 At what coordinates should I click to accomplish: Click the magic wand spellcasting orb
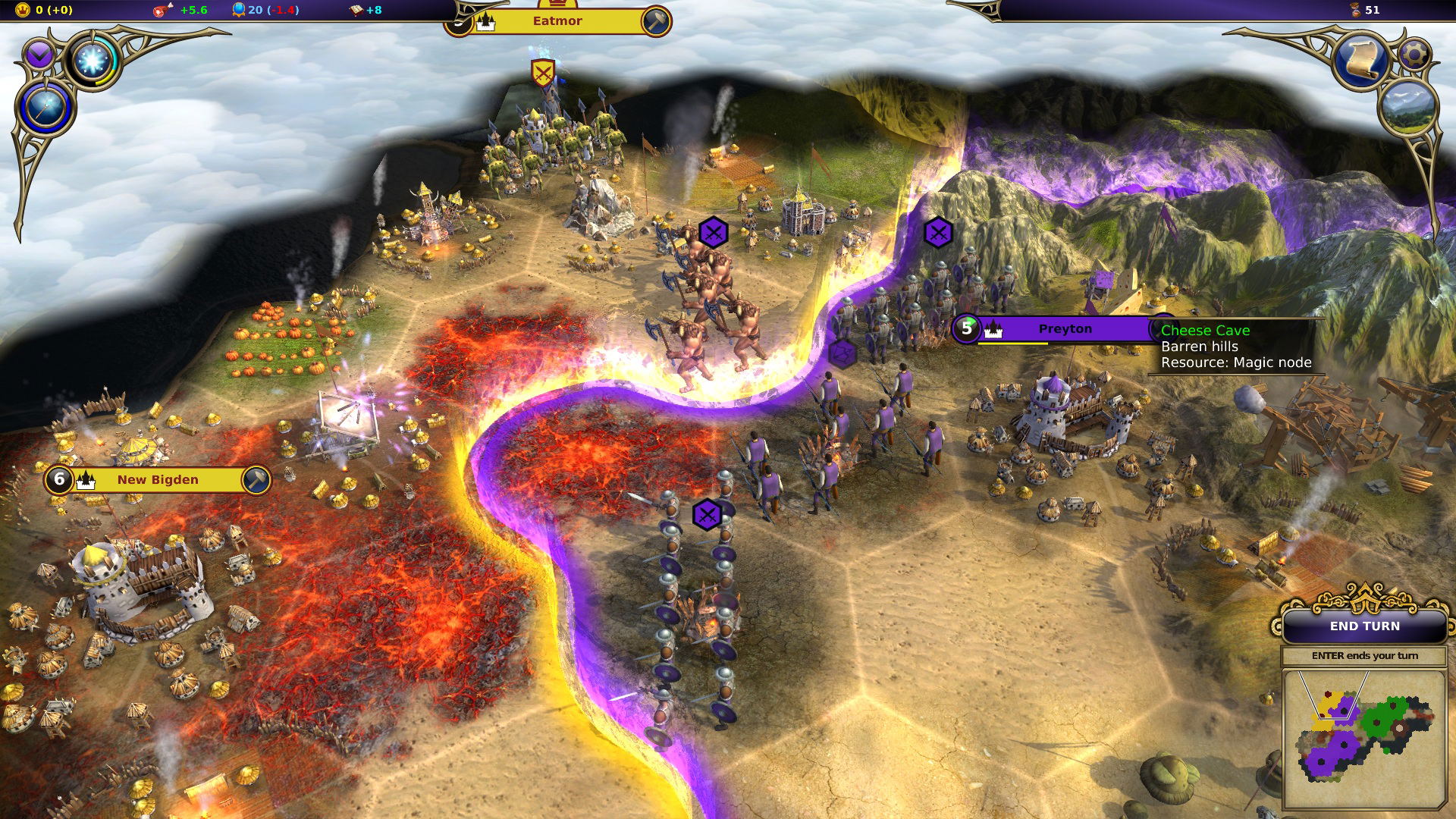pyautogui.click(x=45, y=108)
